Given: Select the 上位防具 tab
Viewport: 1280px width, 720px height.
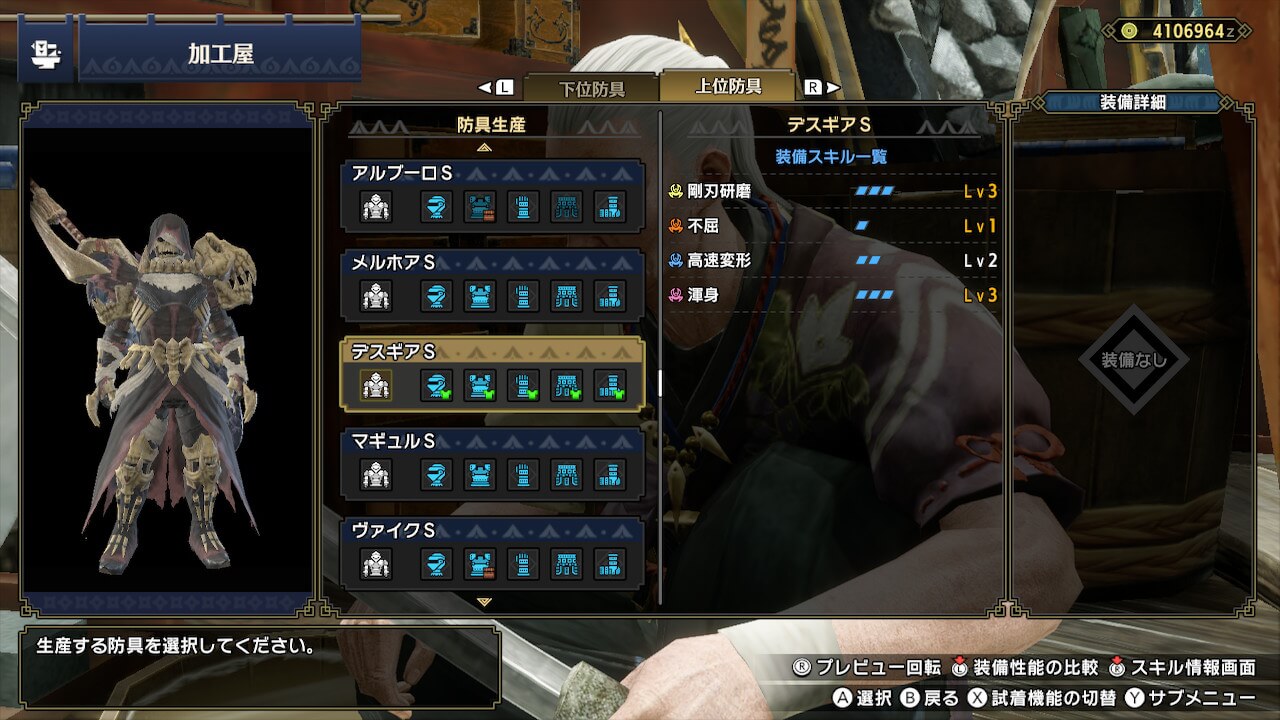Looking at the screenshot, I should [x=728, y=87].
